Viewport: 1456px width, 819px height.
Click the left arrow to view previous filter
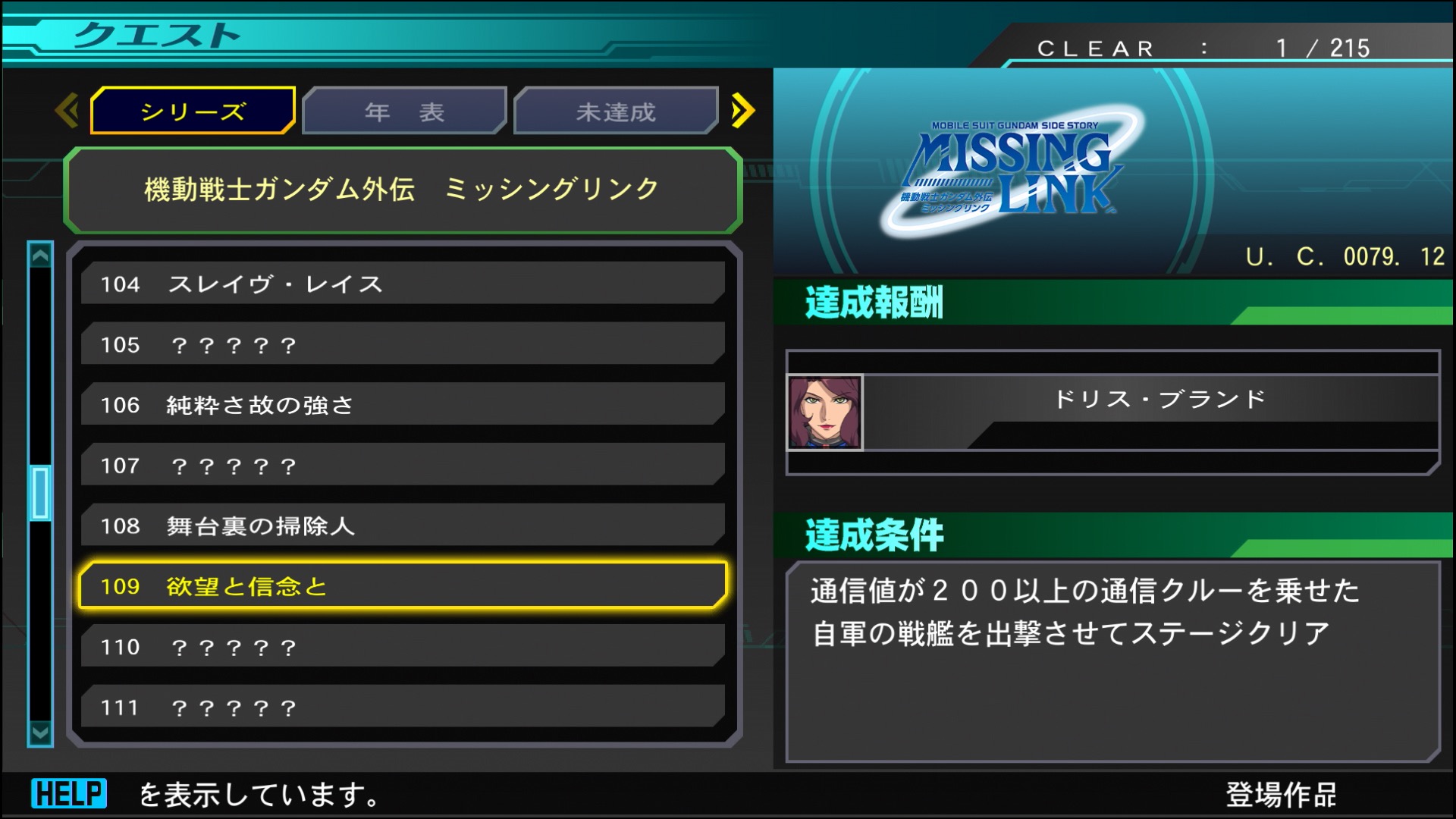coord(67,110)
